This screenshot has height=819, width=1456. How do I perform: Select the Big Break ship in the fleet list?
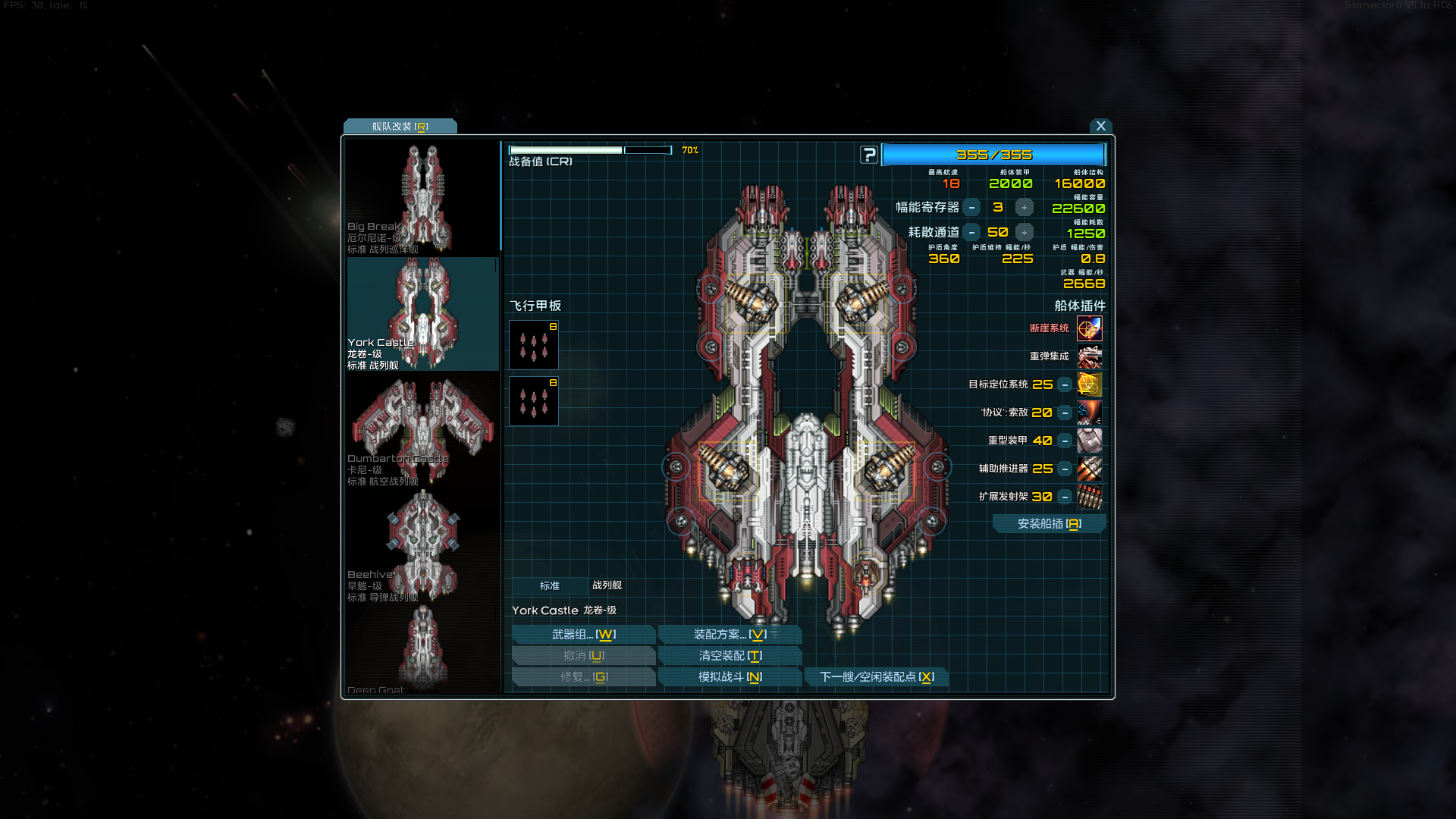point(422,199)
